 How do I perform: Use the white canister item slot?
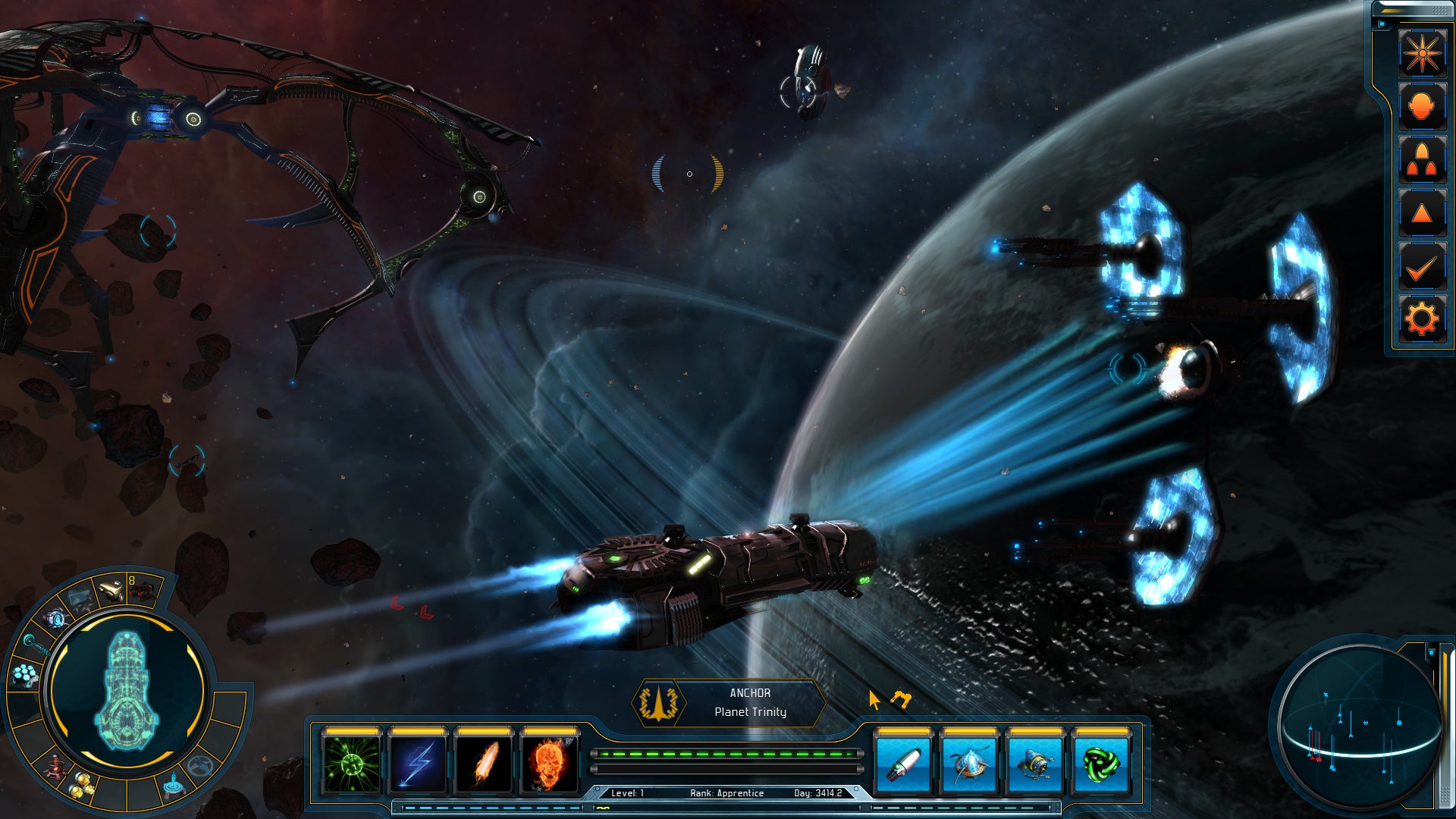(x=903, y=764)
